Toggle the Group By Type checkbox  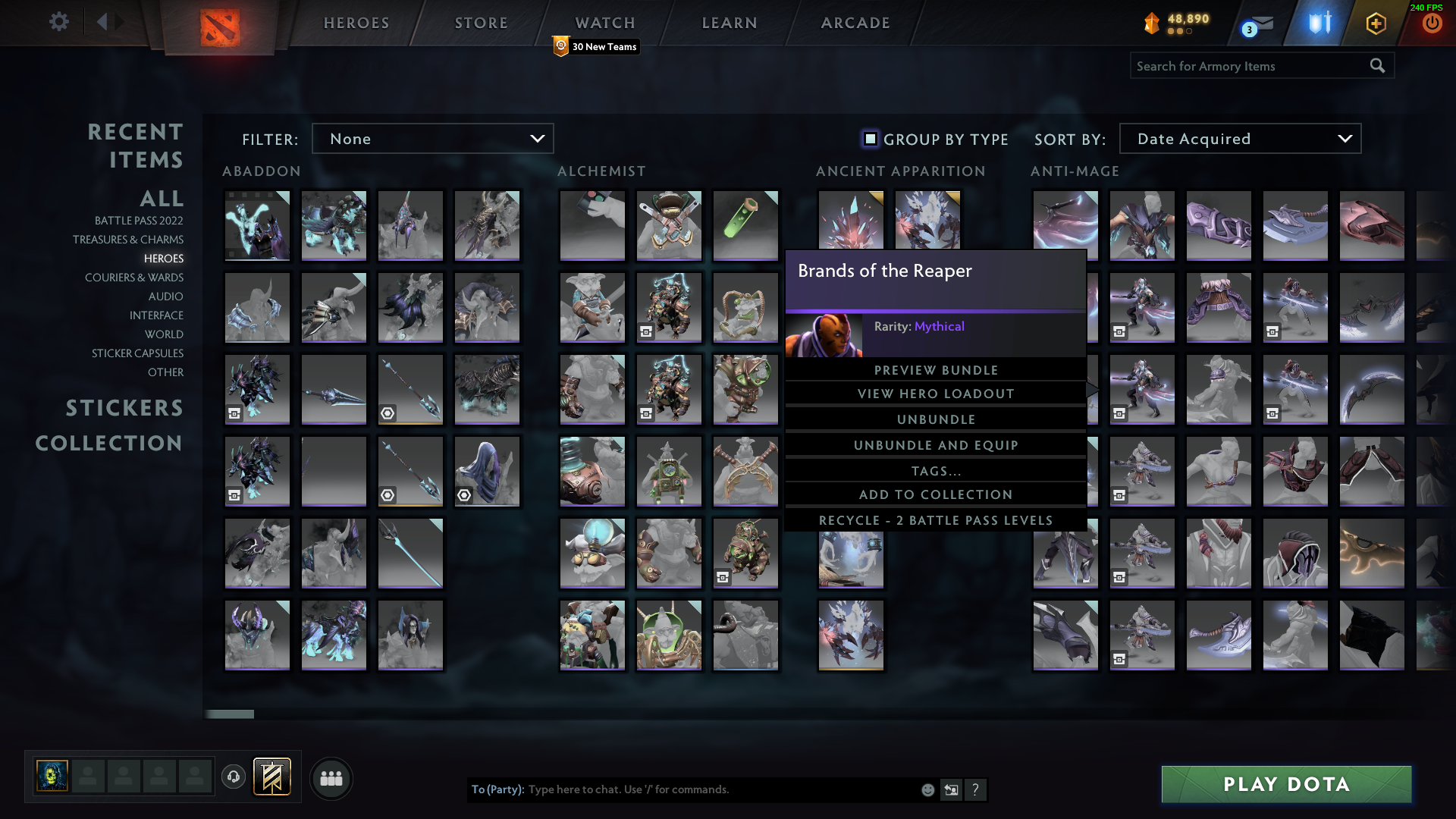click(x=869, y=139)
